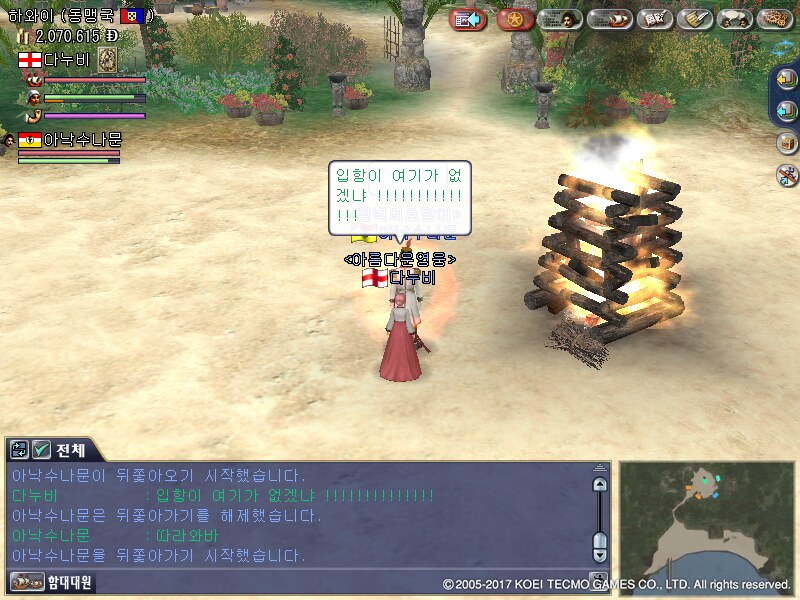Open the scroll and quill menu

[x=694, y=19]
